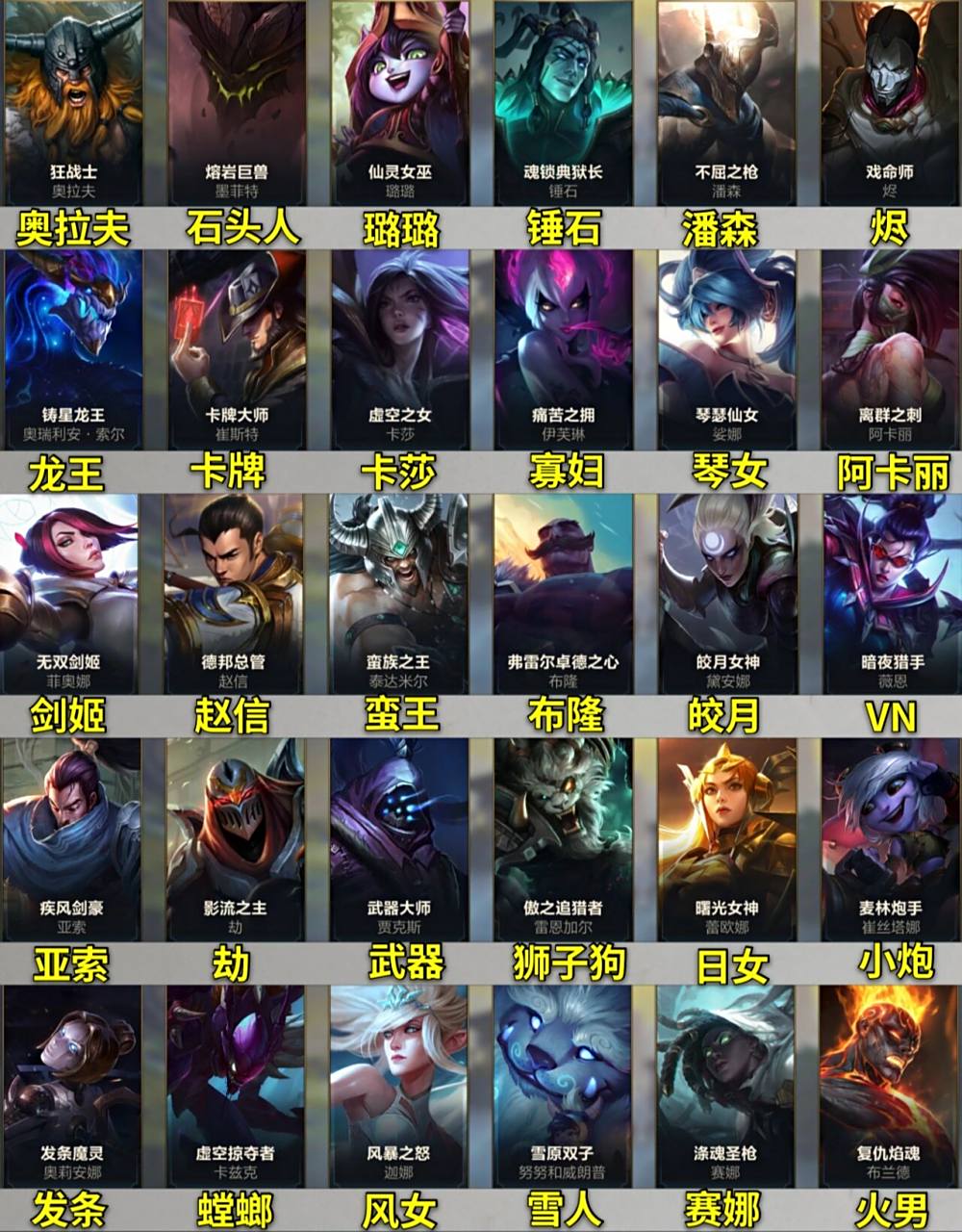This screenshot has width=962, height=1232.
Task: Select the Kai'Sa card labeled 卡莎
Action: click(x=400, y=348)
